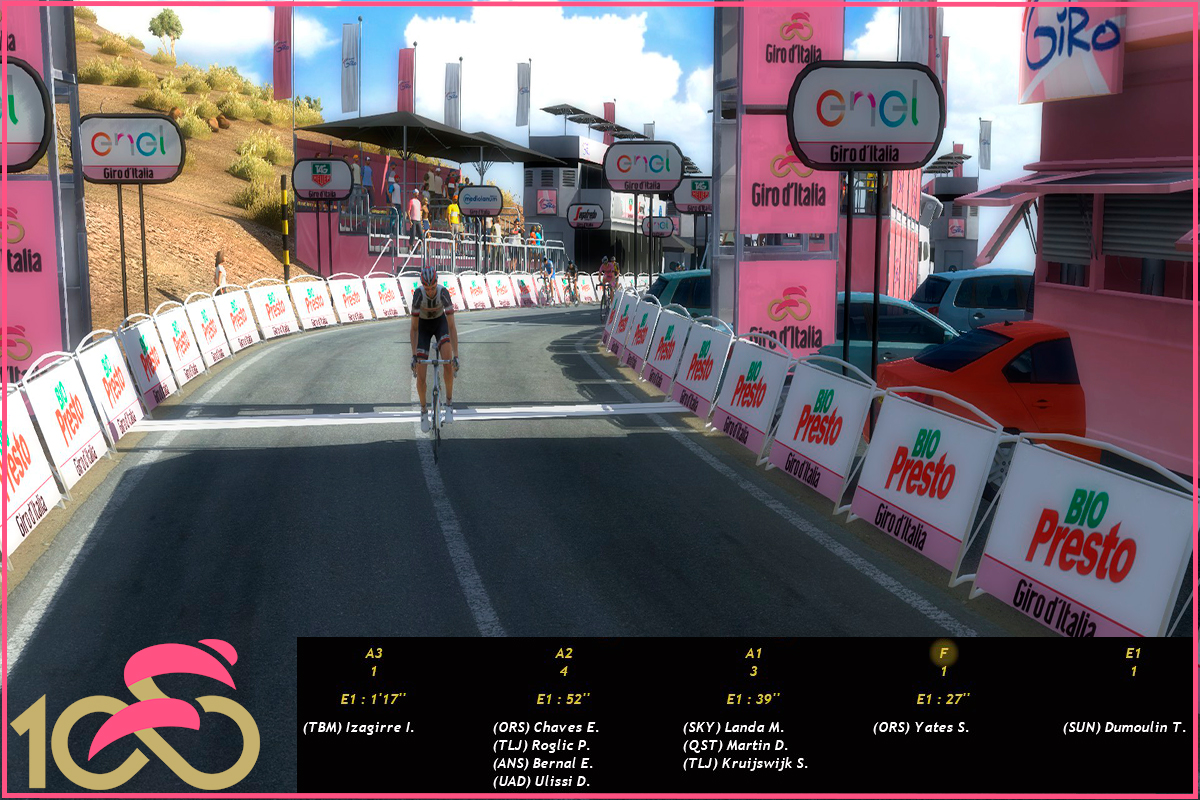The width and height of the screenshot is (1200, 800).
Task: Focus on rider Dumoulin T.
Action: pyautogui.click(x=1124, y=727)
